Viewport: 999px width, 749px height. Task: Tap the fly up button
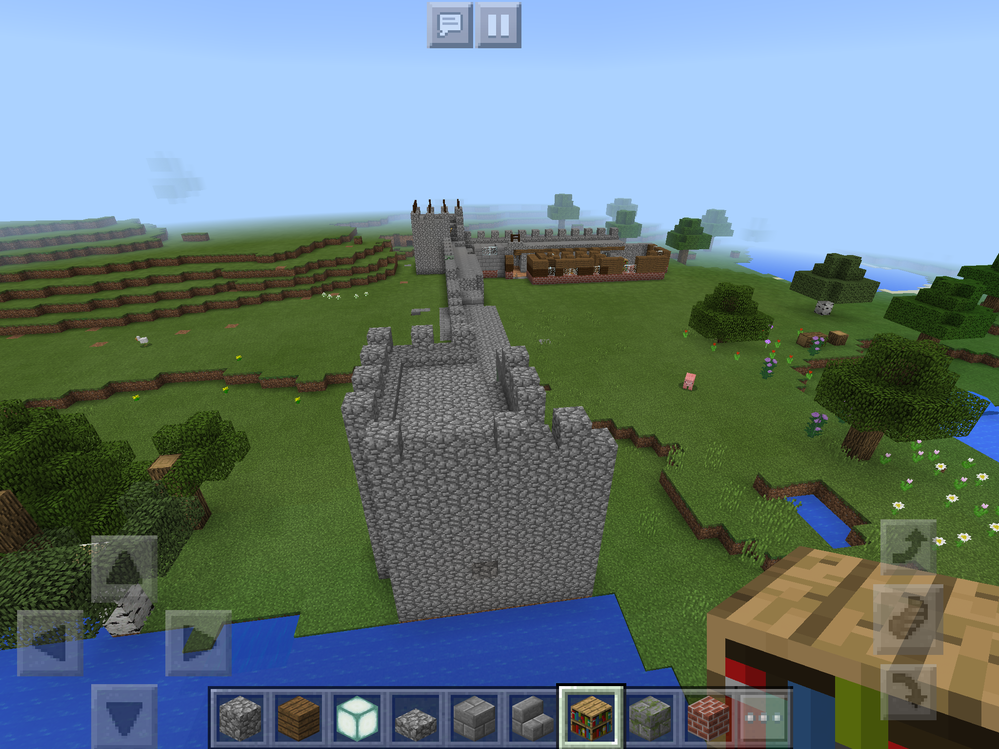[x=908, y=547]
